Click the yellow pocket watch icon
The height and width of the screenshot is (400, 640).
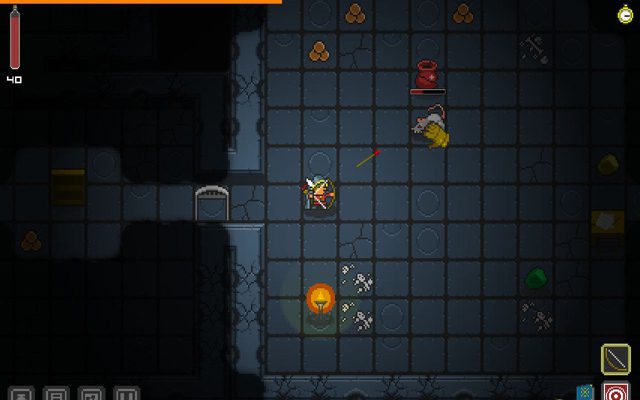(x=625, y=12)
